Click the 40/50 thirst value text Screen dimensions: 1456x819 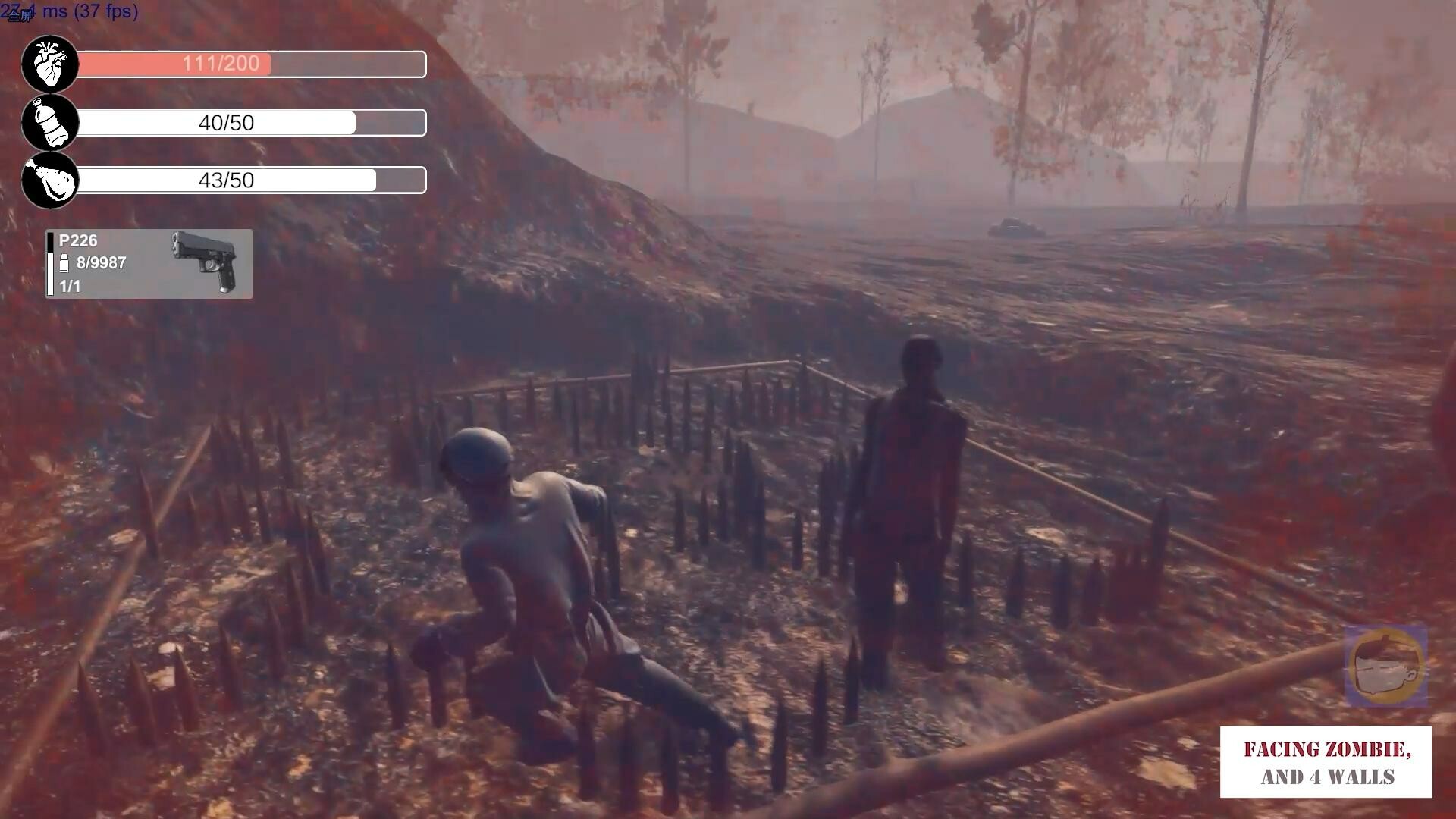(227, 122)
